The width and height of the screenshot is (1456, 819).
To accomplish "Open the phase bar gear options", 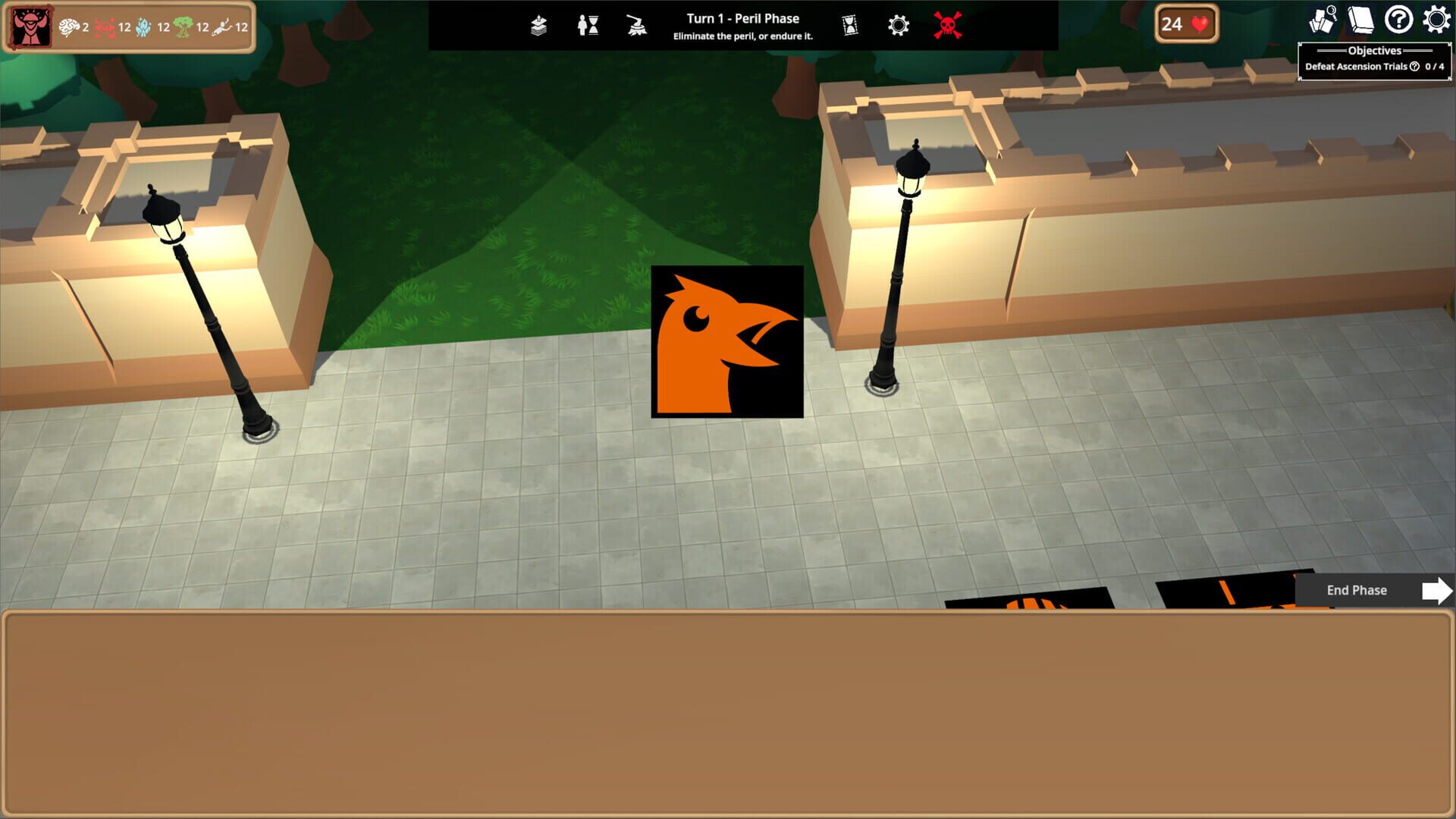I will [897, 25].
